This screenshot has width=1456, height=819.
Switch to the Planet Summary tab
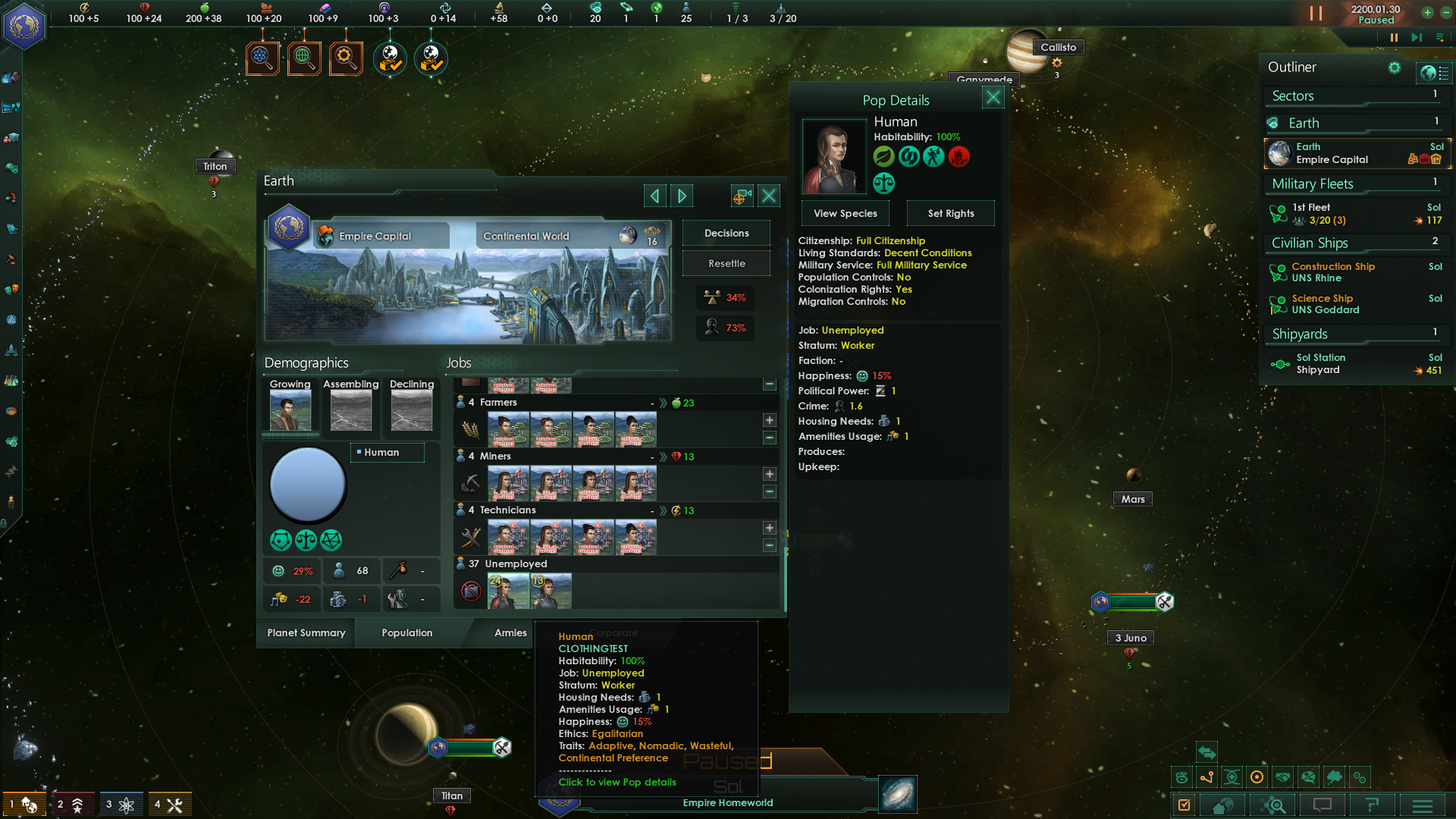click(x=305, y=632)
